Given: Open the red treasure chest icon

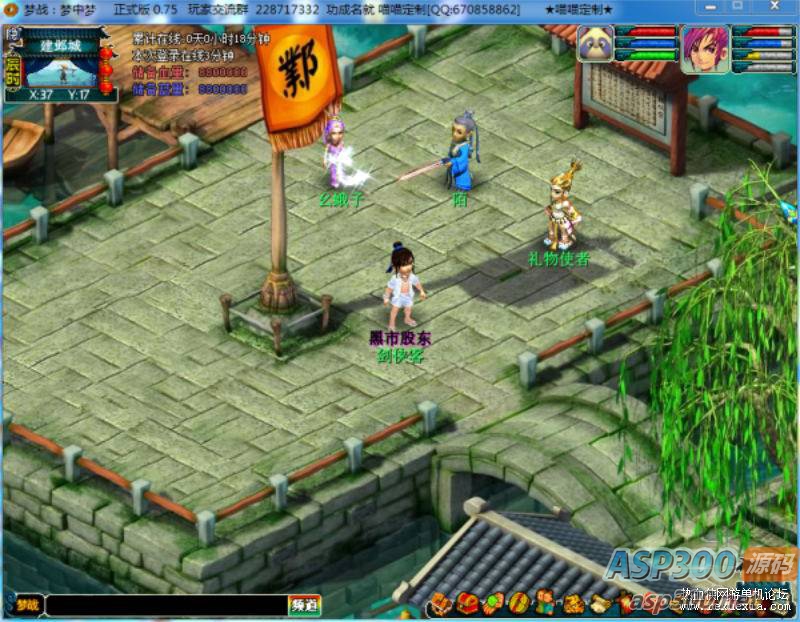Looking at the screenshot, I should click(468, 603).
